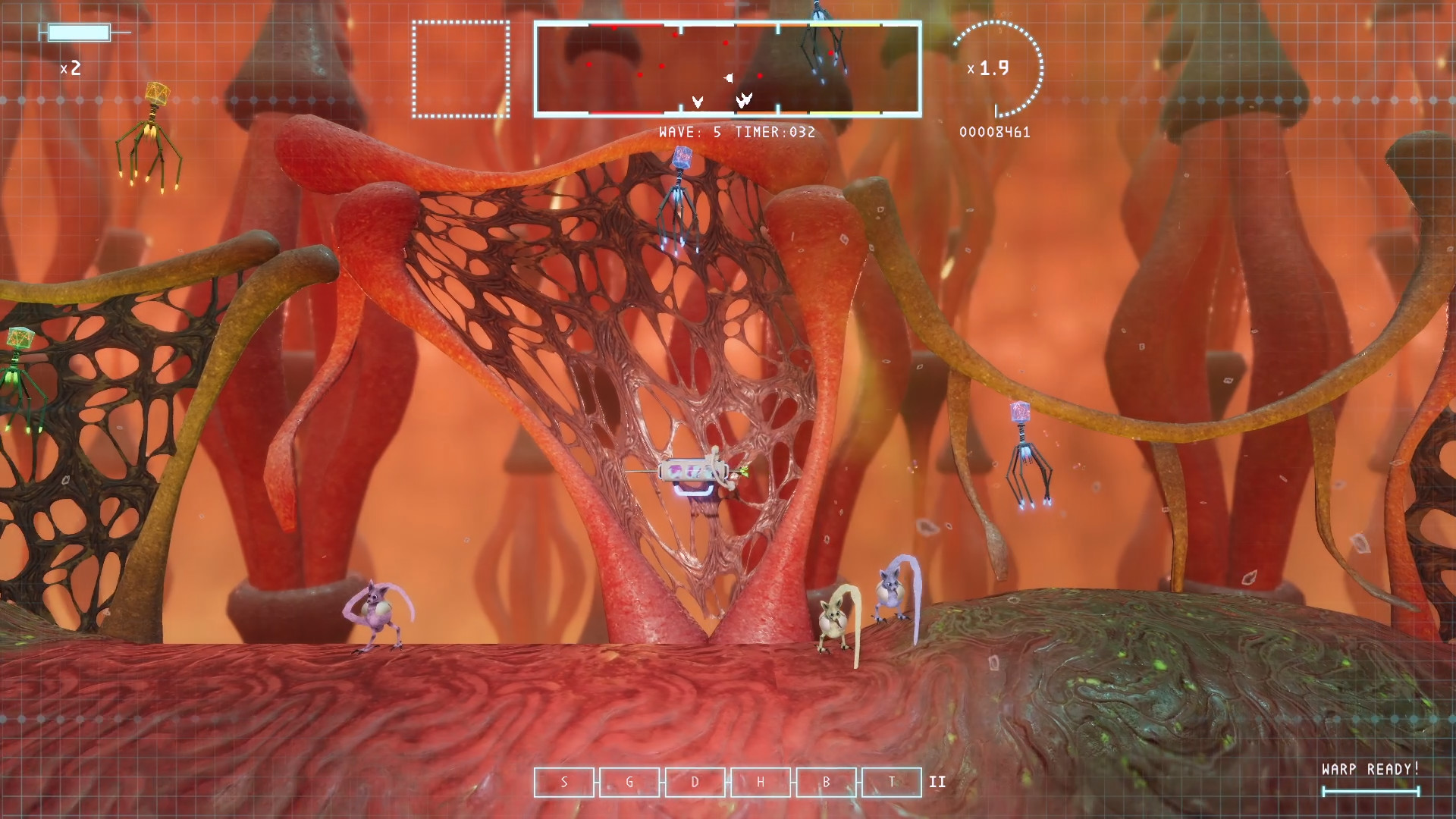The height and width of the screenshot is (819, 1456).
Task: Click the player arrow on the minimap
Action: pos(728,77)
